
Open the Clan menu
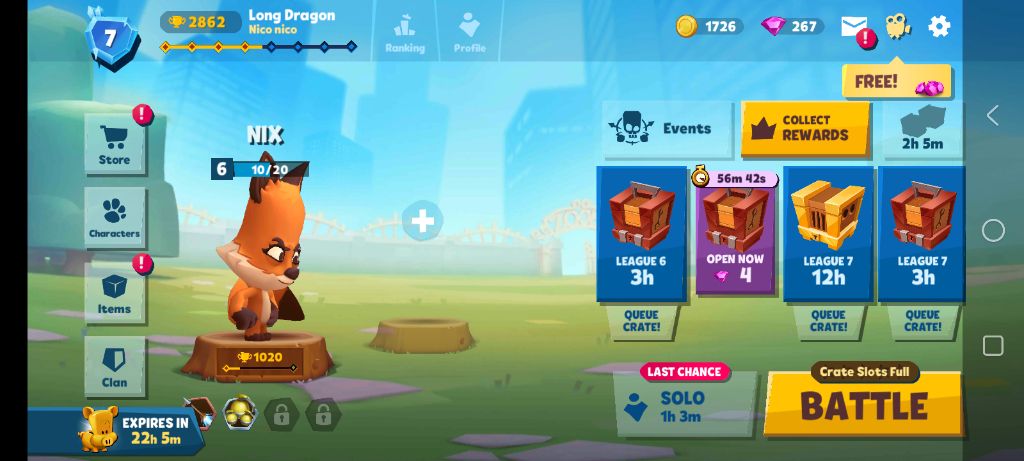[x=114, y=367]
